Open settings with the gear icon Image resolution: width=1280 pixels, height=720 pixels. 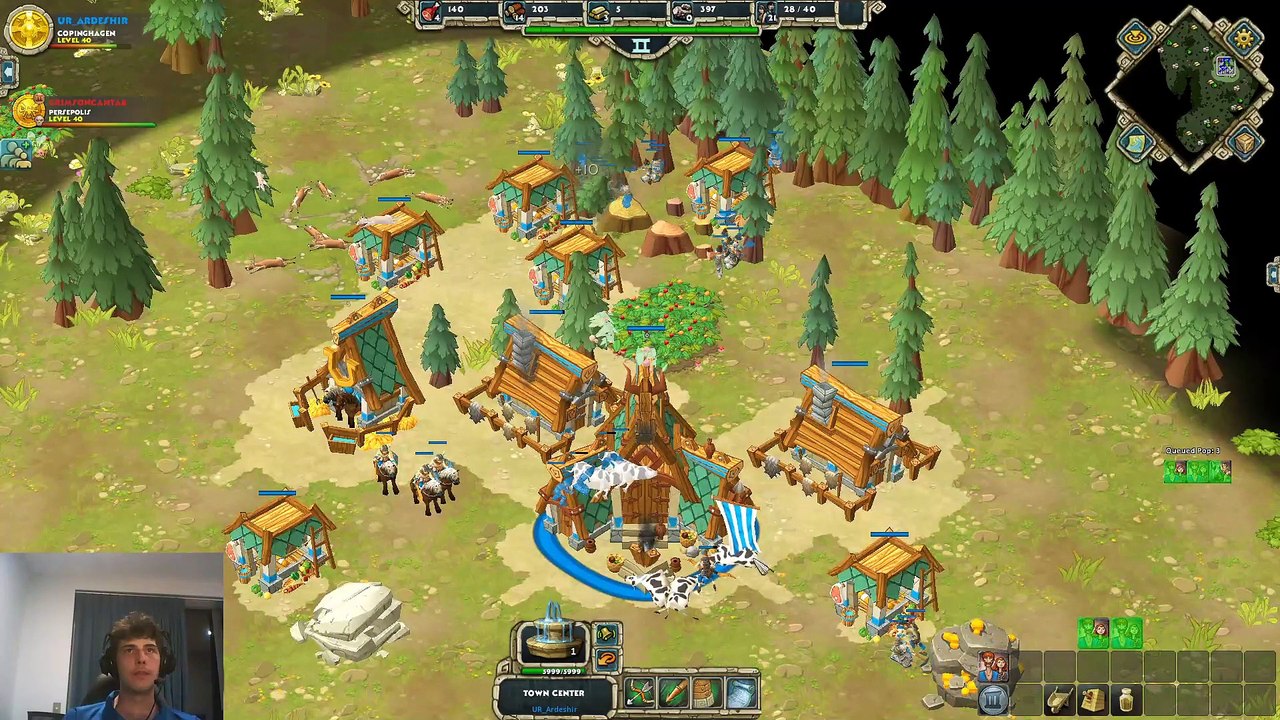(1245, 39)
